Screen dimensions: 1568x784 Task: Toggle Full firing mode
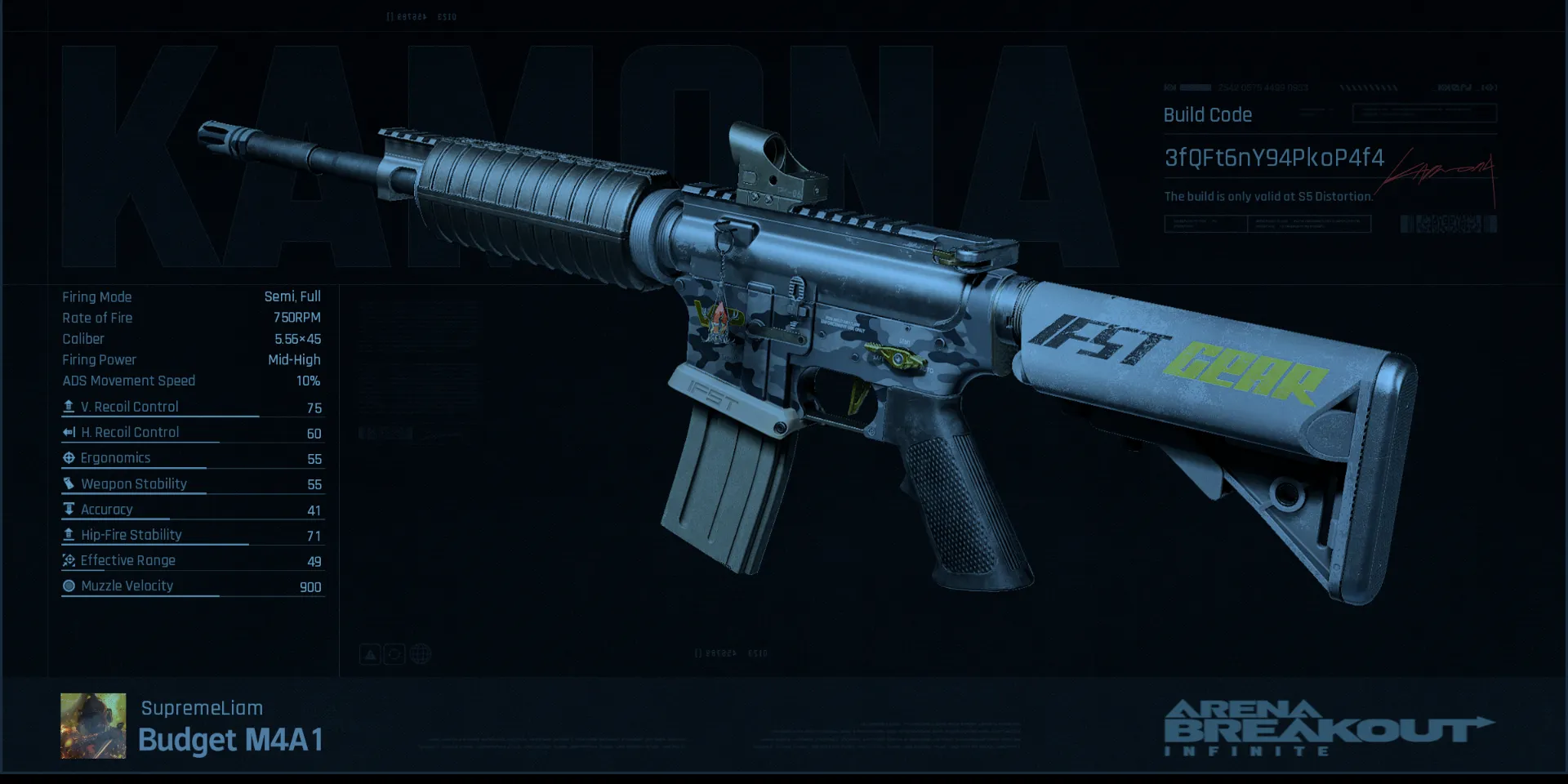(x=310, y=296)
